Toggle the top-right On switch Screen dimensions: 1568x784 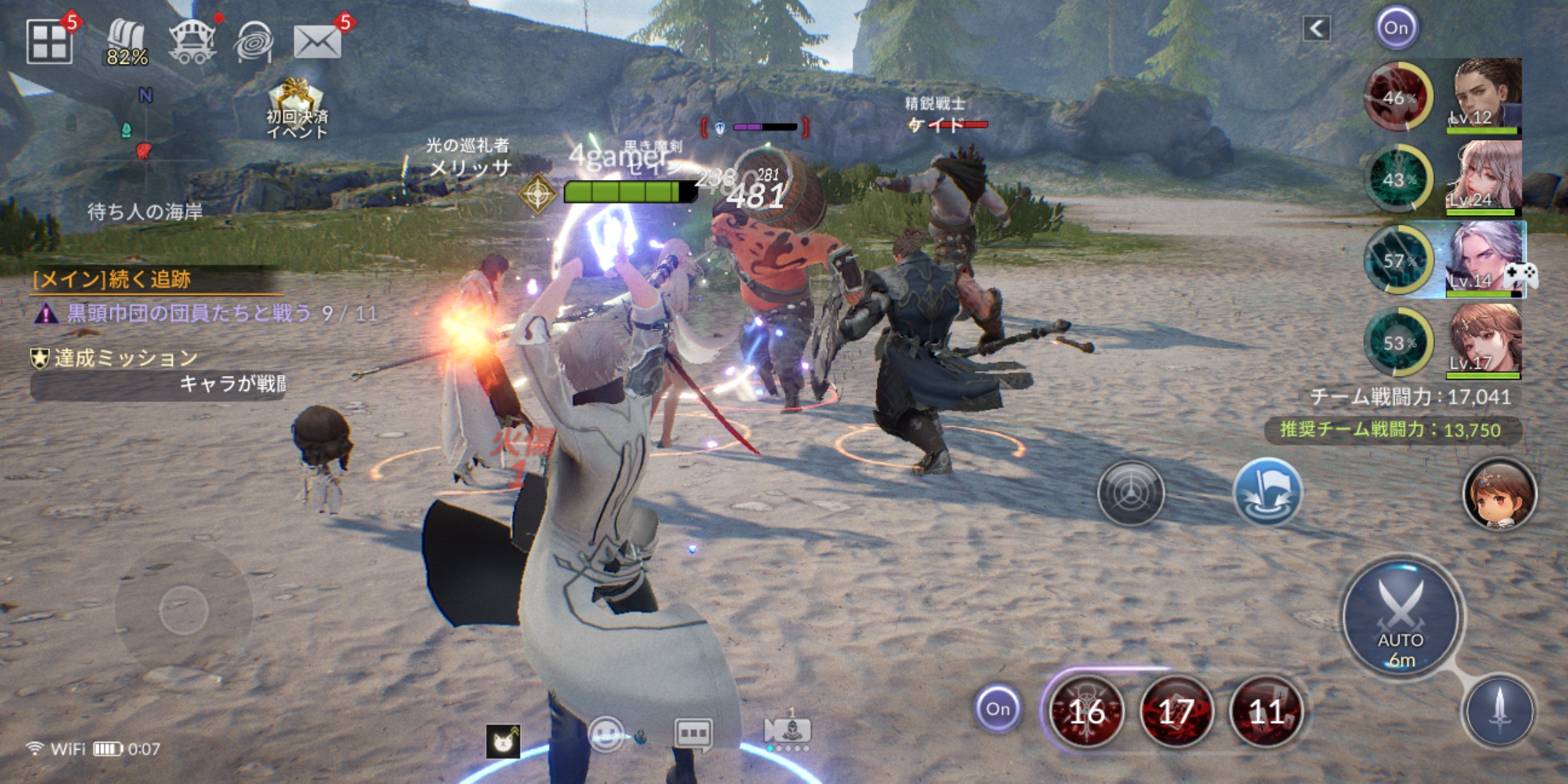1396,28
